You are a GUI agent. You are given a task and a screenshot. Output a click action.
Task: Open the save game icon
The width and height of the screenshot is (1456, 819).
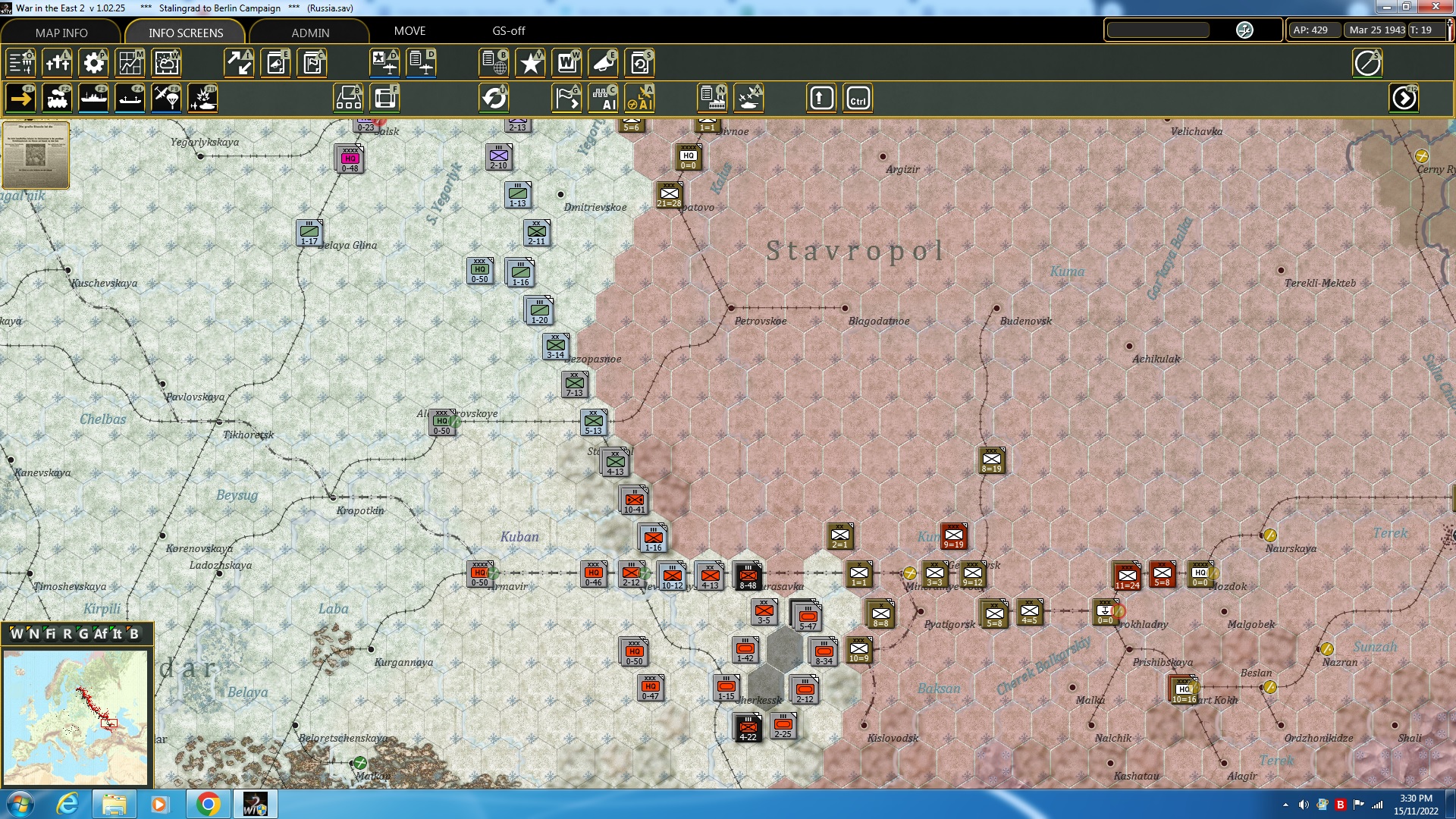[x=640, y=63]
